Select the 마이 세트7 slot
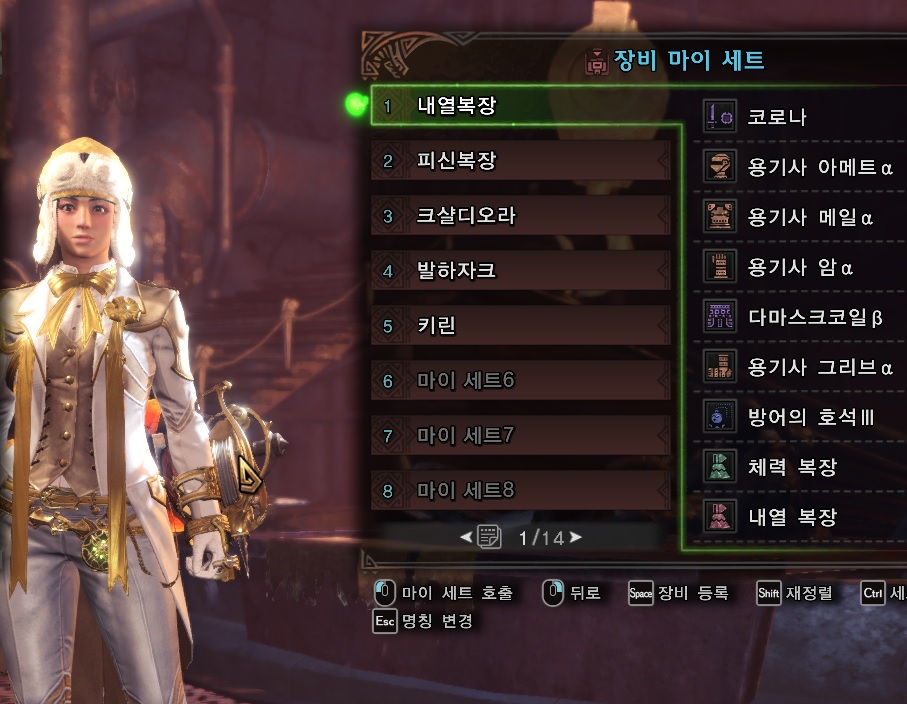Viewport: 907px width, 704px height. [x=520, y=435]
